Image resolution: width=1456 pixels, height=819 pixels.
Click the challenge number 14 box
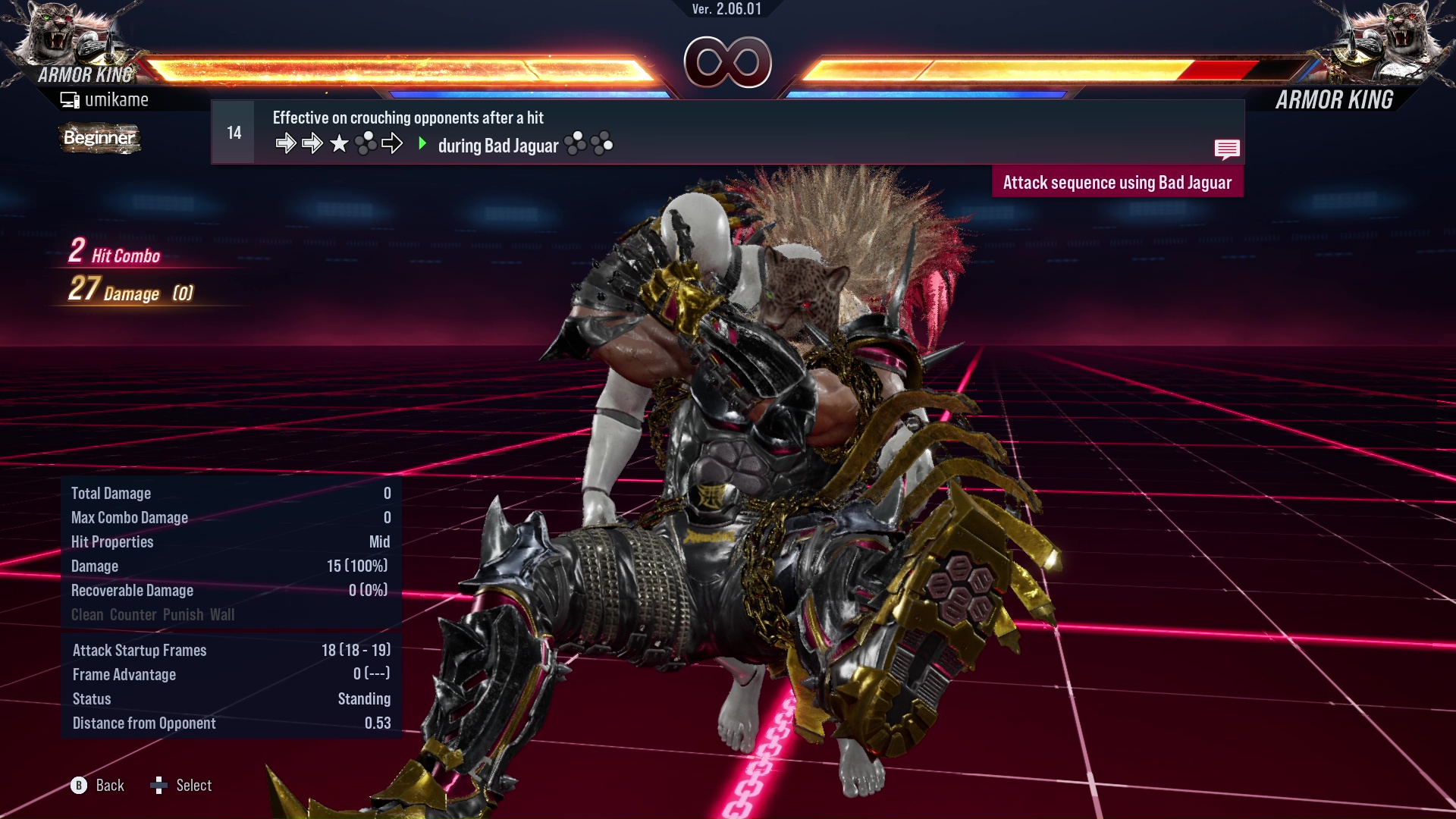pyautogui.click(x=233, y=131)
